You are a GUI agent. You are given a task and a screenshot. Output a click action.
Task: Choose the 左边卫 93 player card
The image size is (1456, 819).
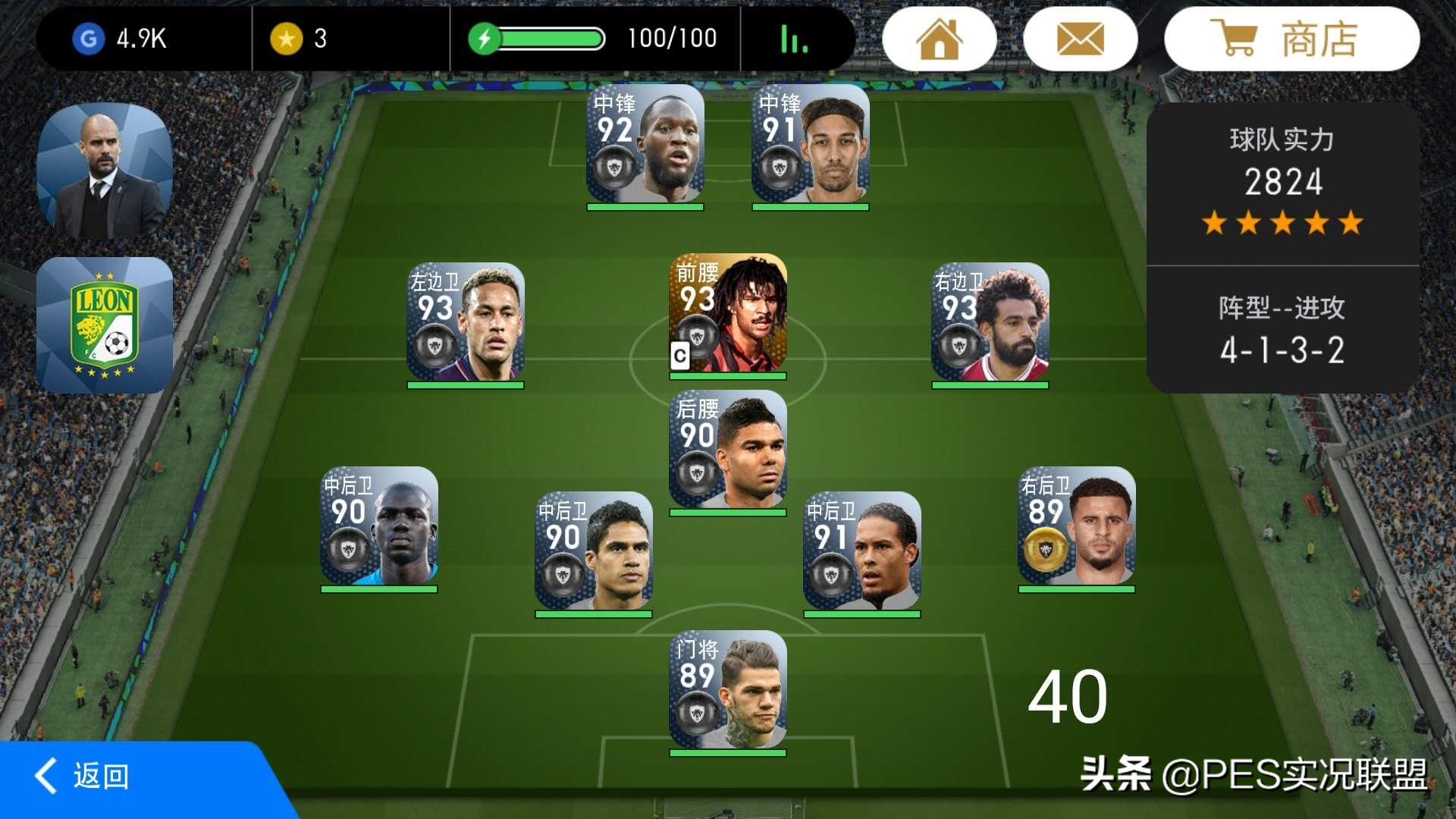[x=466, y=322]
